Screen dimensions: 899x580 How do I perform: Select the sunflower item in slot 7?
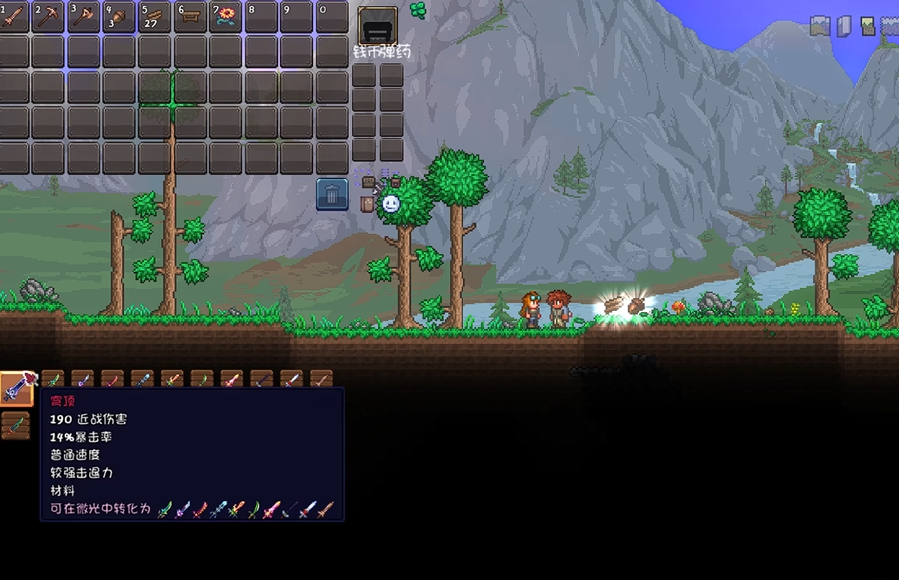[227, 16]
